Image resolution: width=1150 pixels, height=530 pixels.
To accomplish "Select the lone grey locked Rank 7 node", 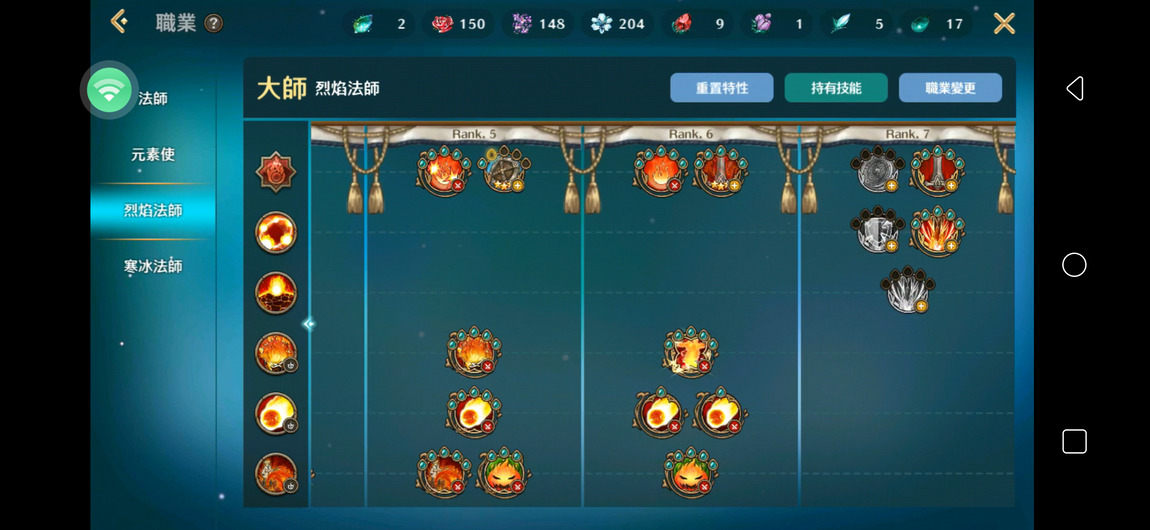I will coord(907,290).
